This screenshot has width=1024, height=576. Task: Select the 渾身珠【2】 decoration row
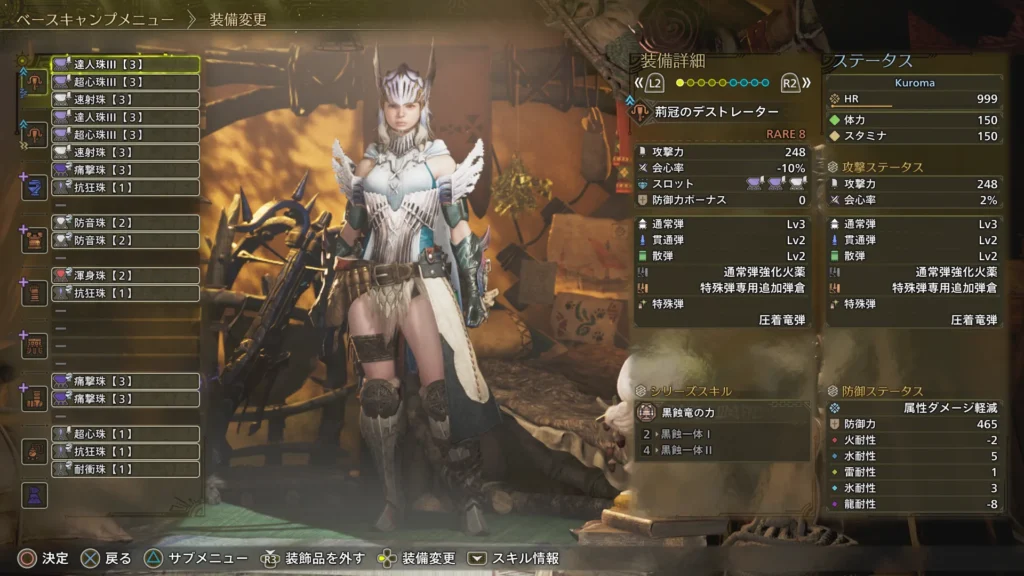pos(125,276)
